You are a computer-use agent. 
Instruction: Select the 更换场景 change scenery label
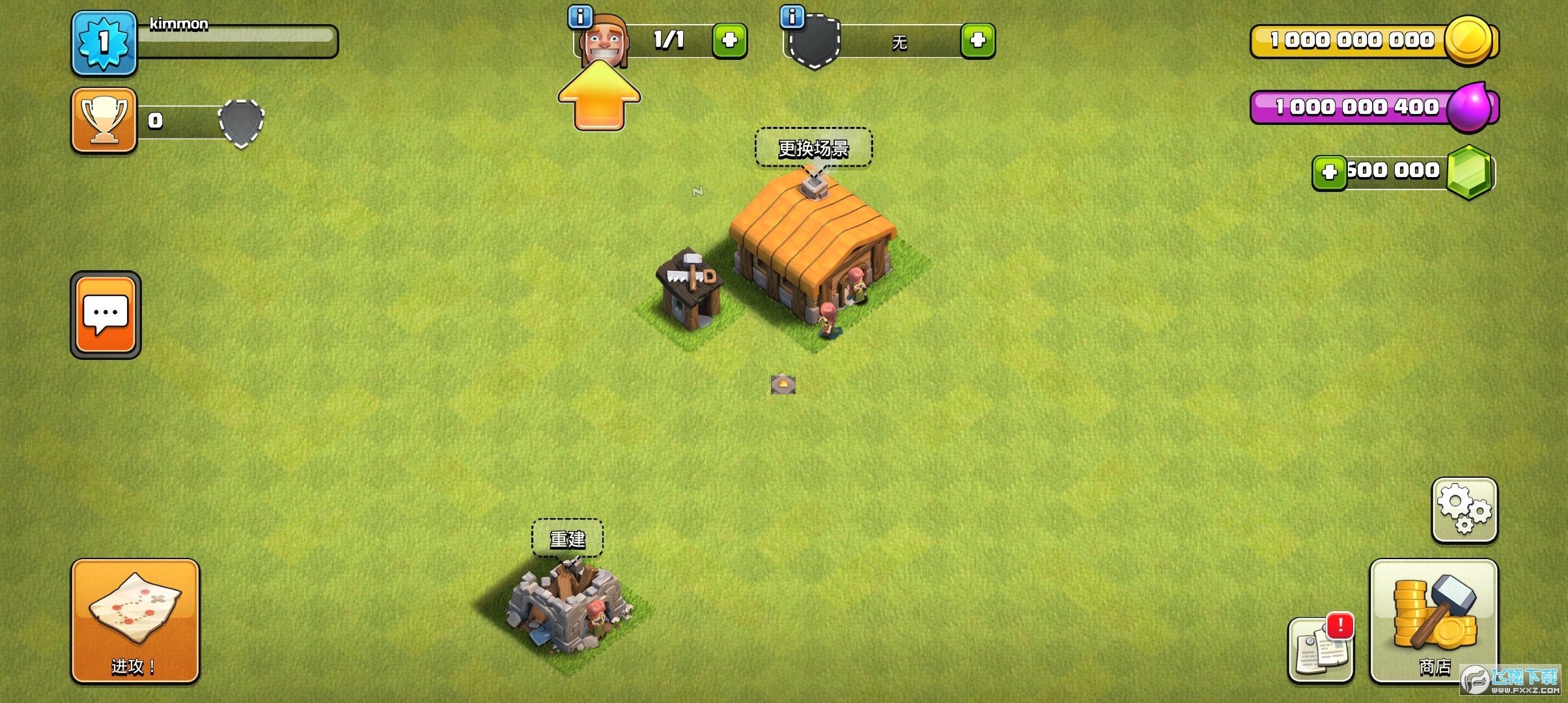pyautogui.click(x=813, y=148)
